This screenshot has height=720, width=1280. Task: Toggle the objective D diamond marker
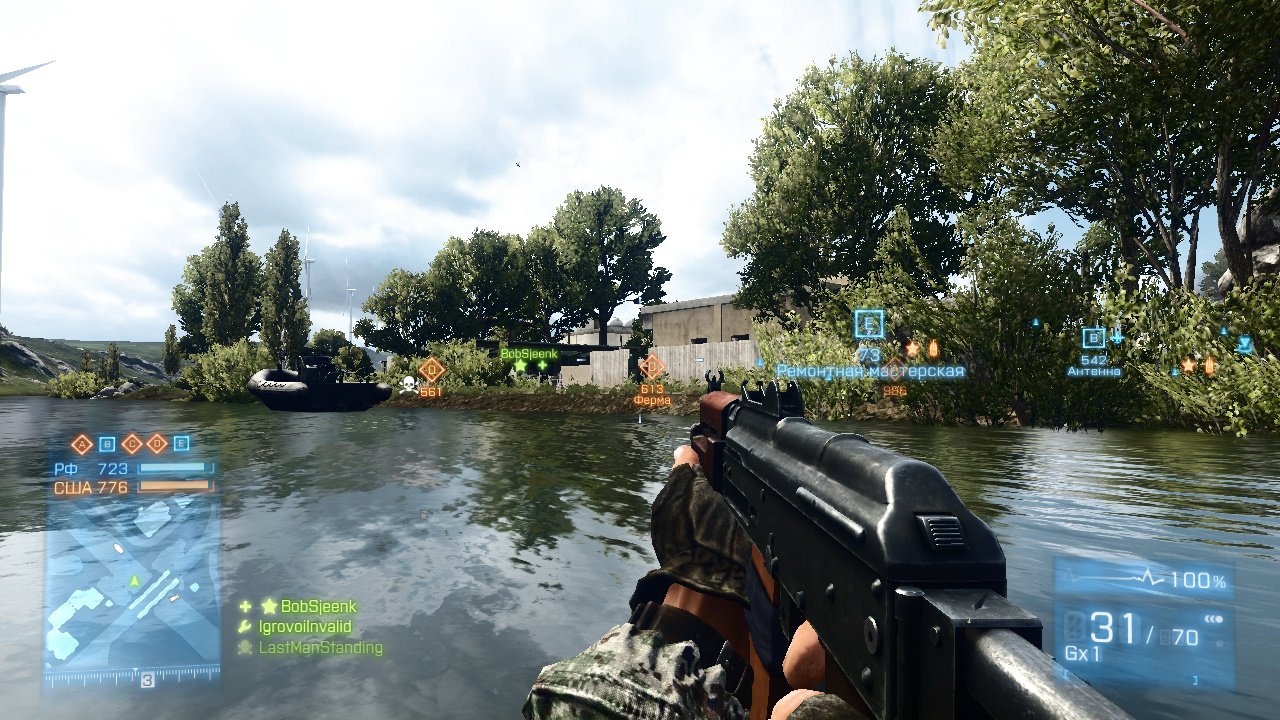pyautogui.click(x=157, y=443)
